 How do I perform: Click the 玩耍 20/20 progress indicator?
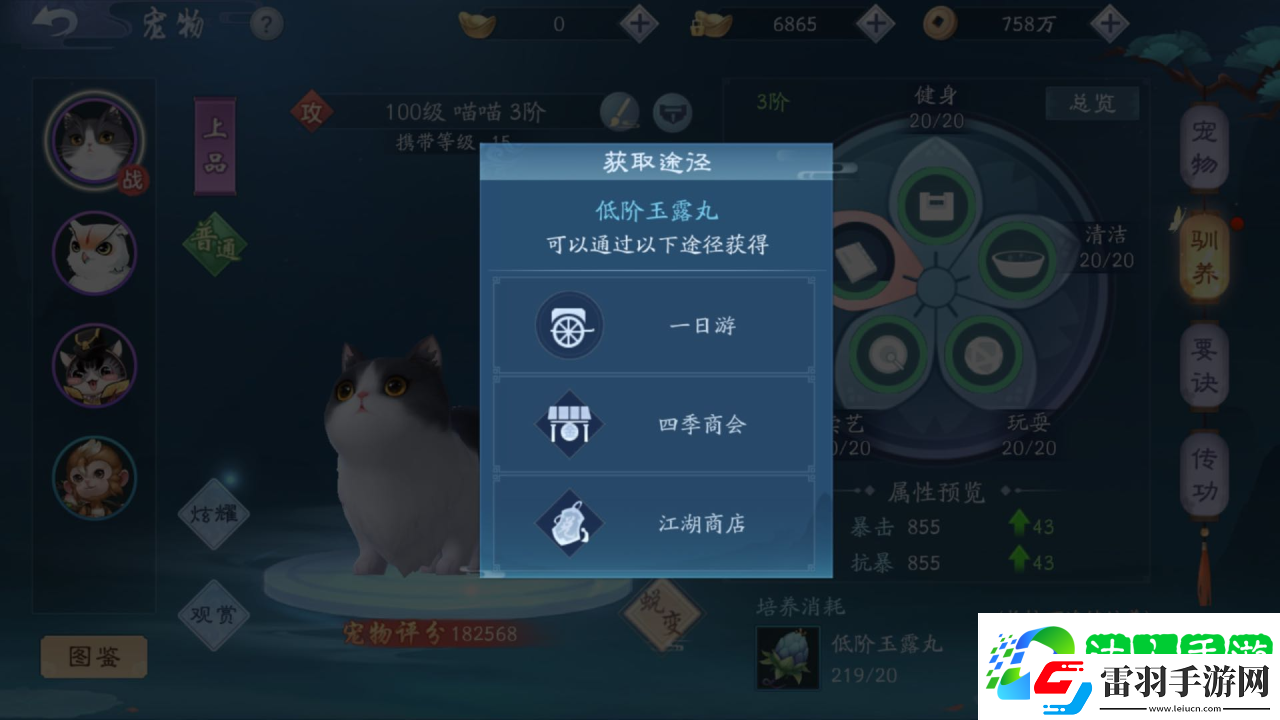click(x=1031, y=436)
